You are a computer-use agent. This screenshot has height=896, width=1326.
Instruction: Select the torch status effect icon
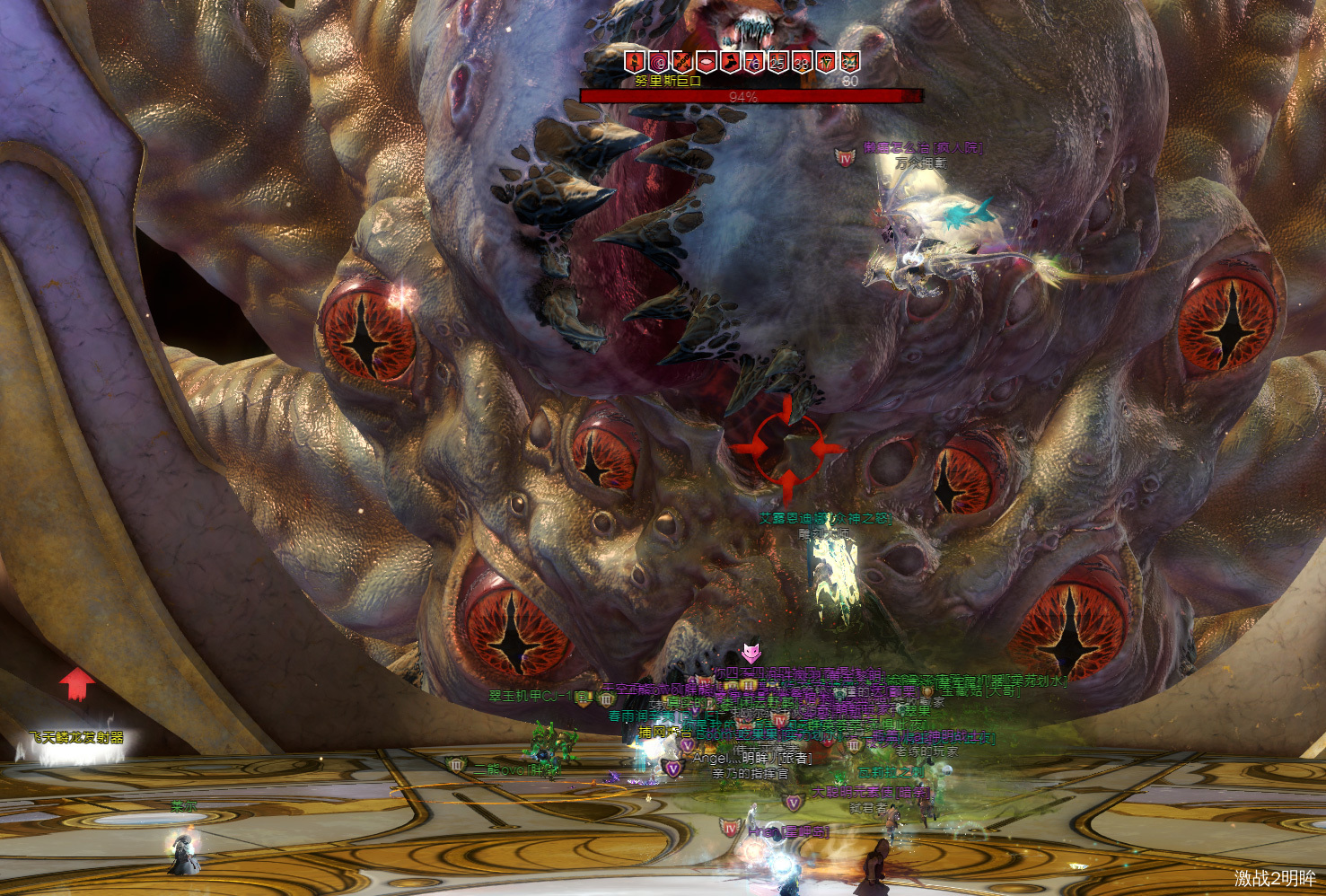point(635,61)
